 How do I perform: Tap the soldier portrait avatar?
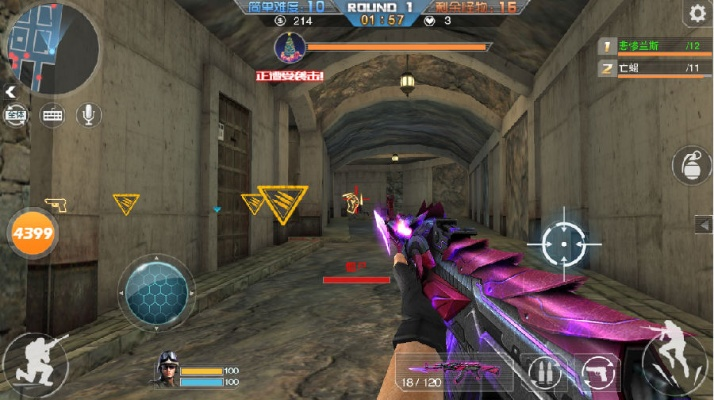pyautogui.click(x=168, y=370)
